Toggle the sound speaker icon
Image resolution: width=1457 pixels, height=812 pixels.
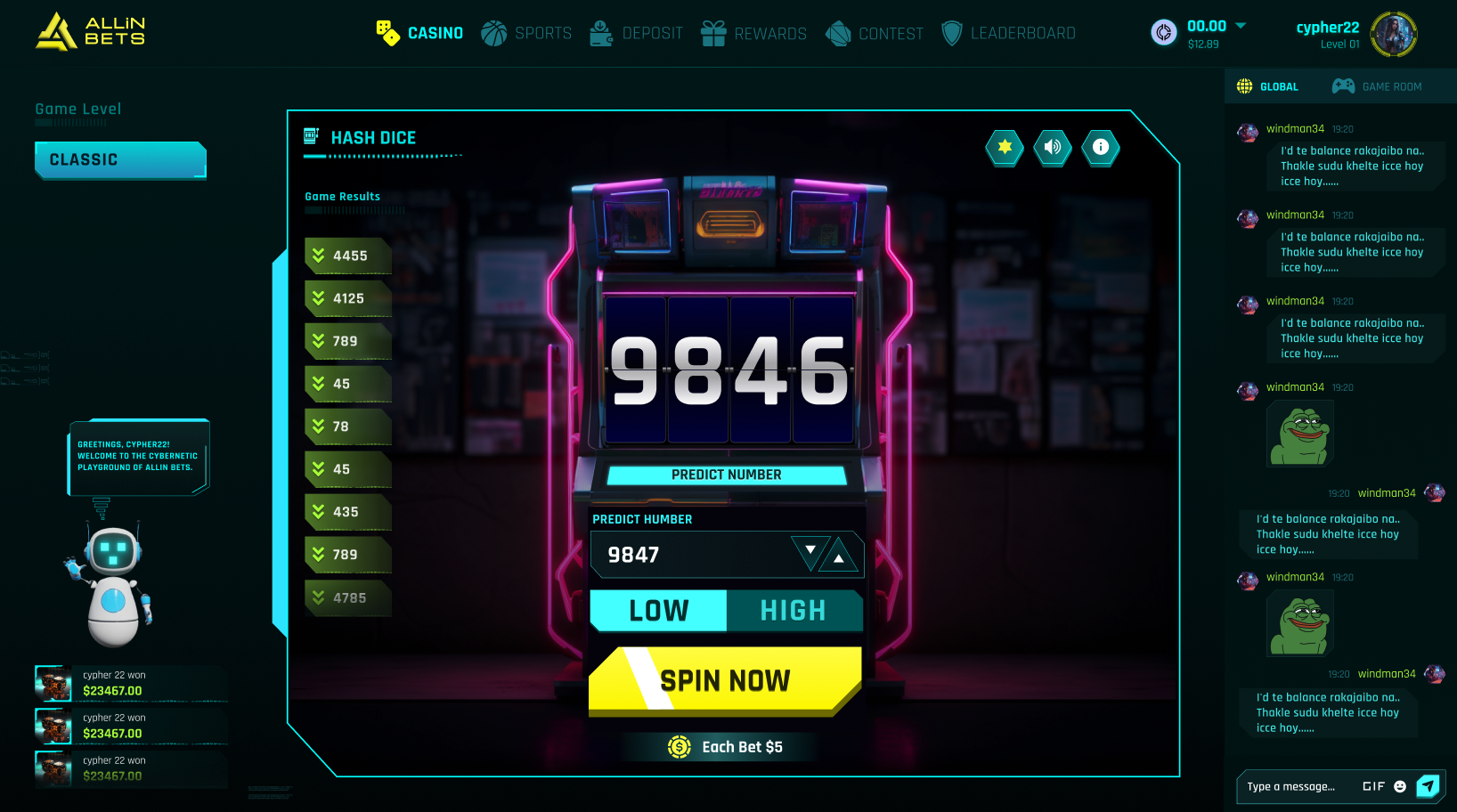(x=1053, y=147)
